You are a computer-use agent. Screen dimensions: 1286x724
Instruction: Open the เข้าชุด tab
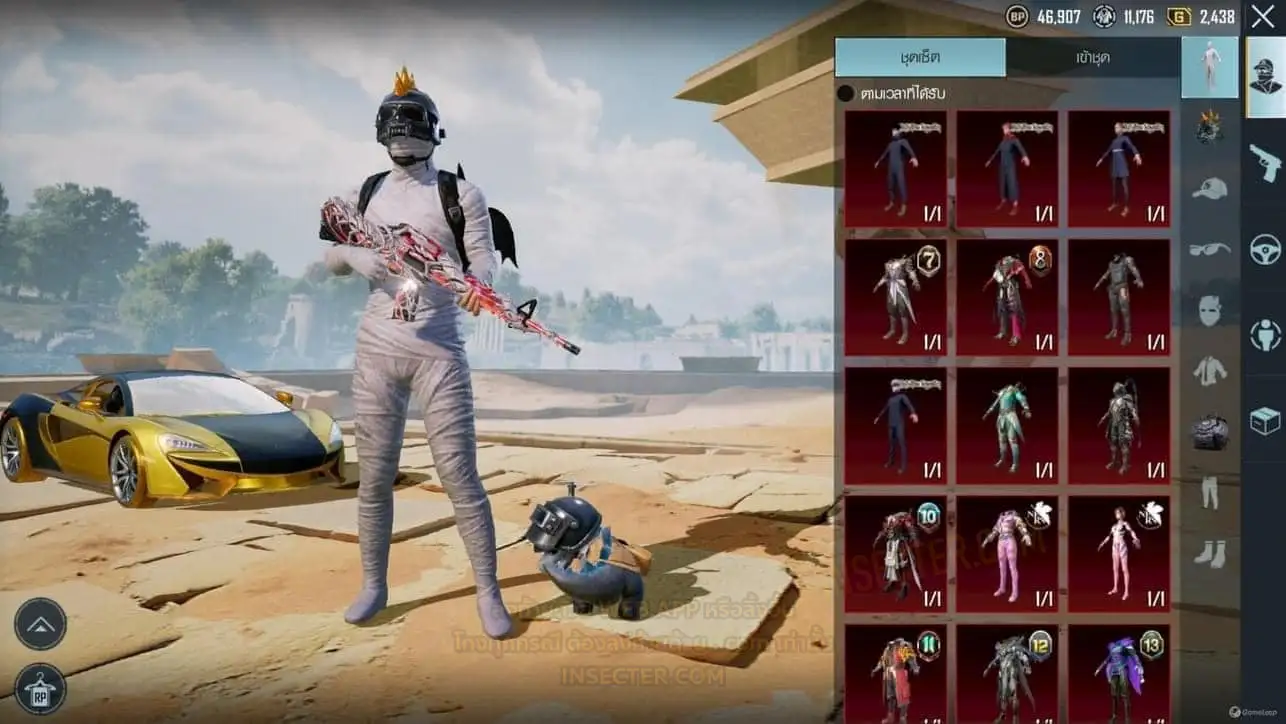(x=1092, y=58)
